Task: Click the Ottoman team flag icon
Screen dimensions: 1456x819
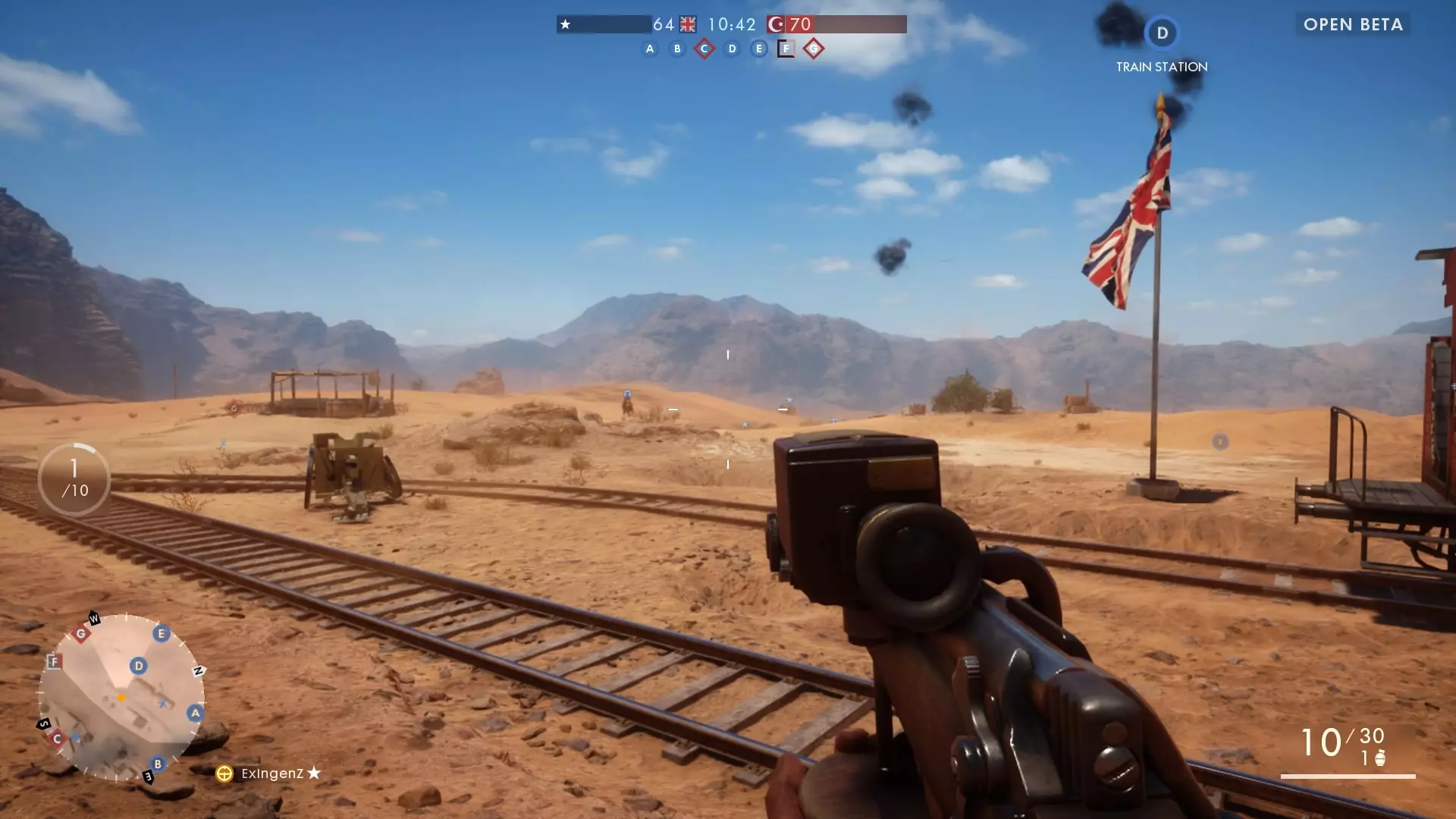Action: pyautogui.click(x=776, y=25)
